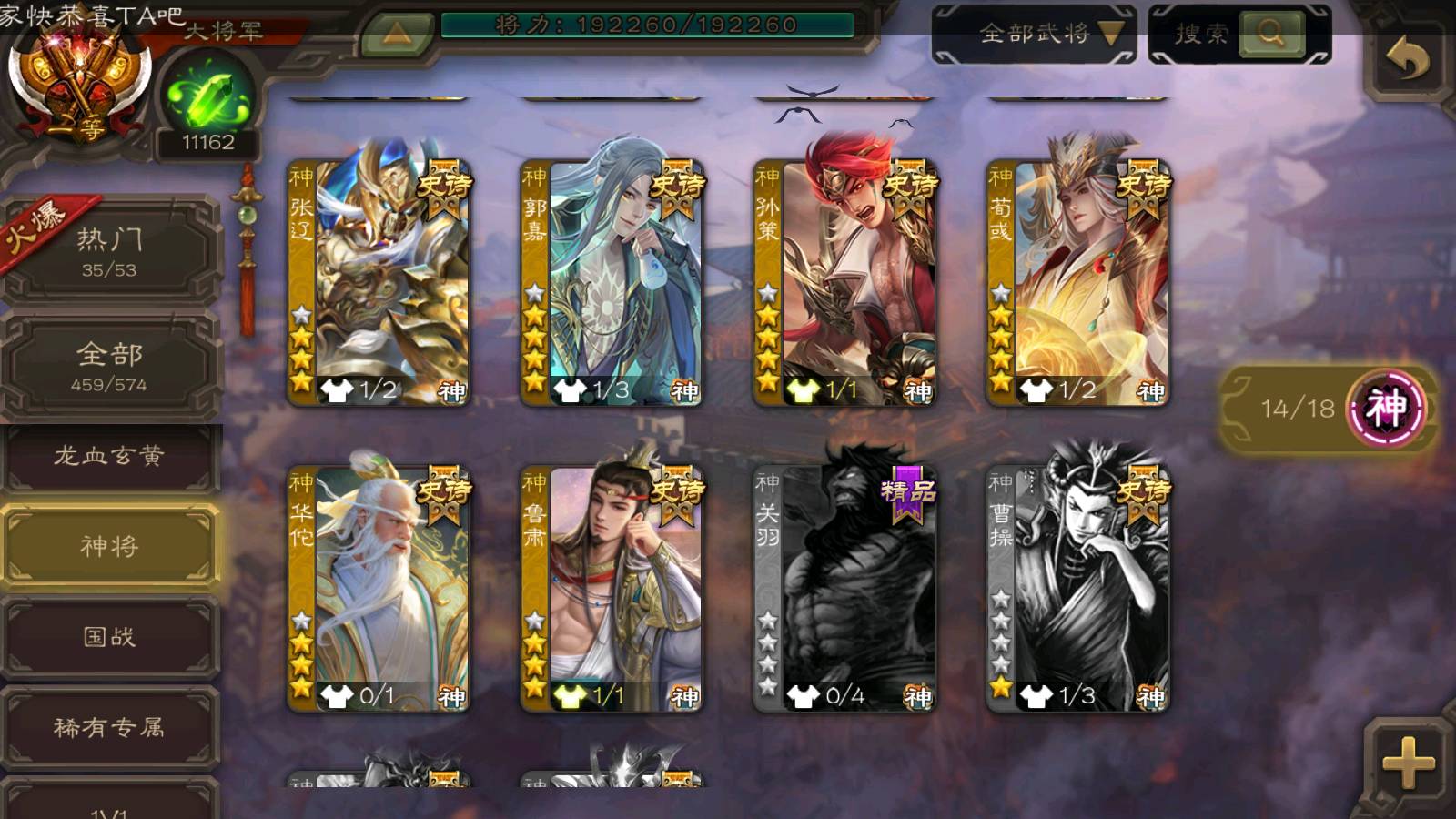Screen dimensions: 1456x819
Task: Show the 全部 heroes tab
Action: [x=109, y=365]
